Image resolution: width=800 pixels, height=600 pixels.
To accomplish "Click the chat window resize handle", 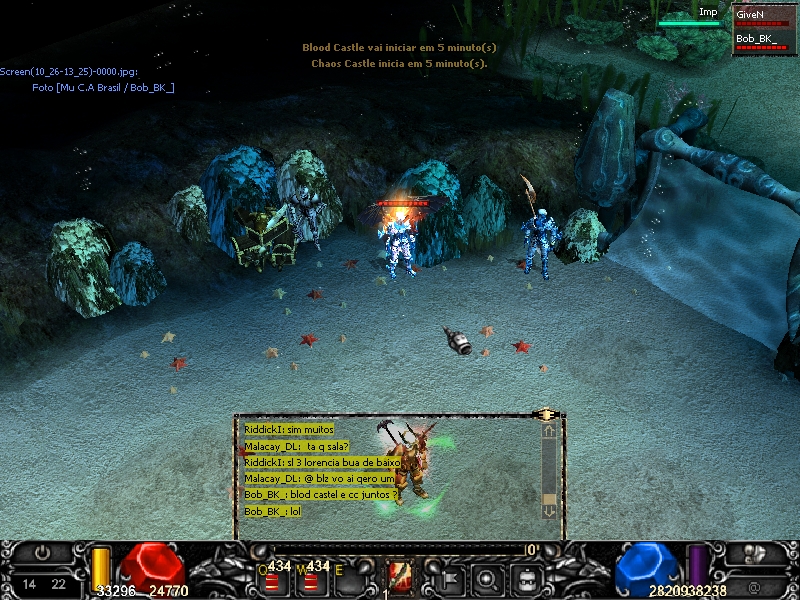I will [x=546, y=414].
